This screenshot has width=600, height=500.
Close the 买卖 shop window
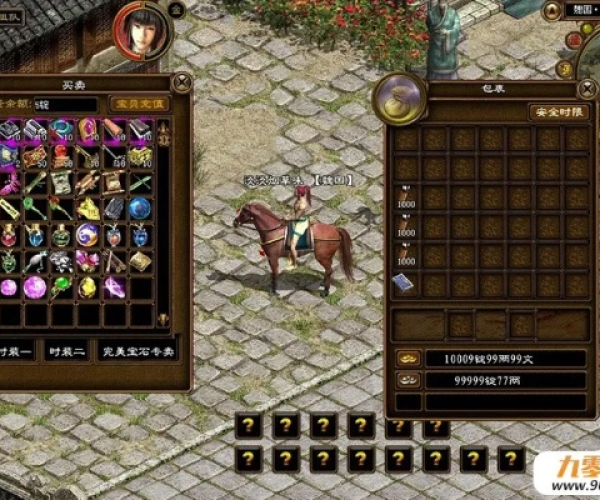[181, 83]
